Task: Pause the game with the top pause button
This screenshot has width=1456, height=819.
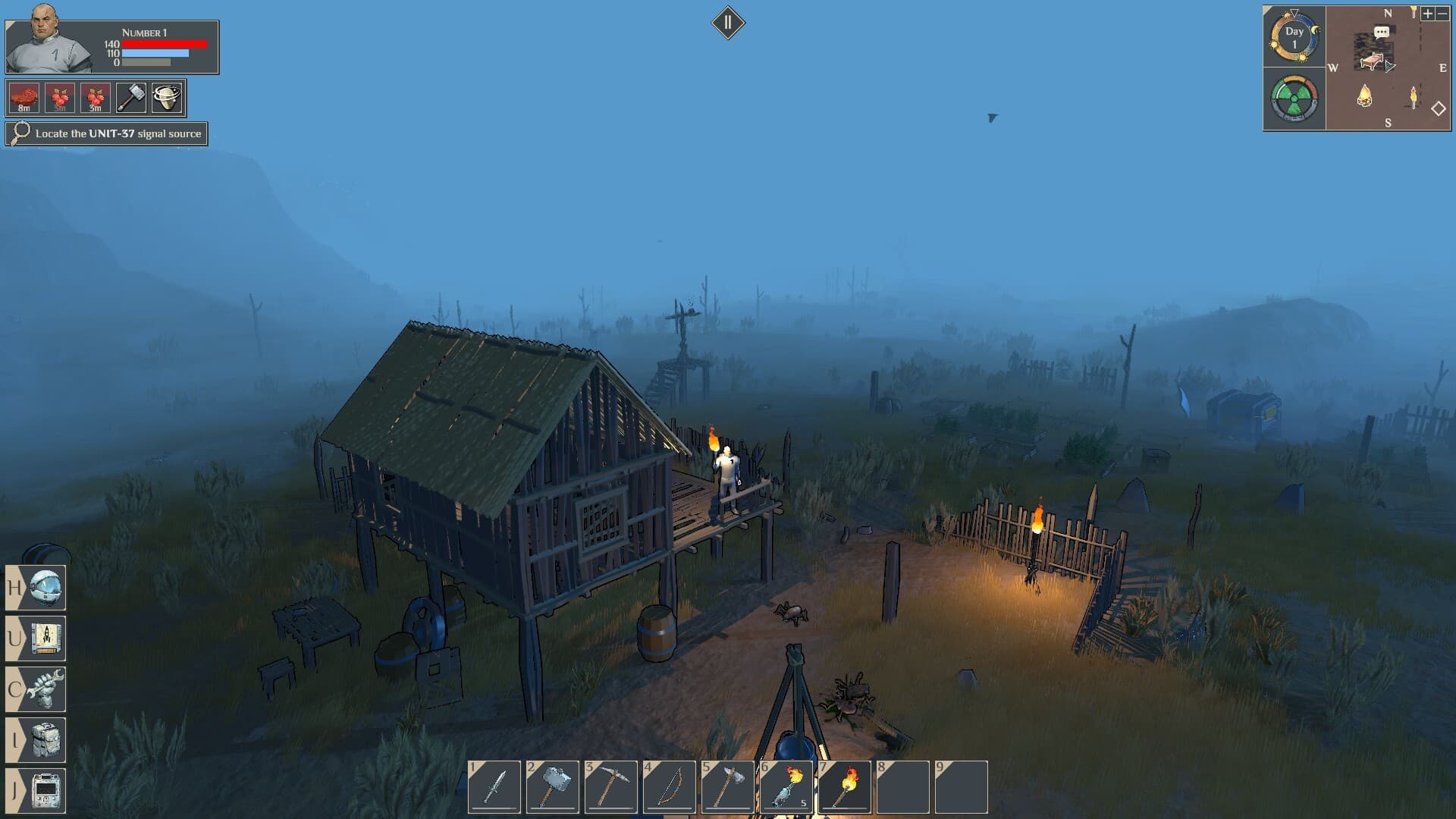Action: pyautogui.click(x=728, y=22)
